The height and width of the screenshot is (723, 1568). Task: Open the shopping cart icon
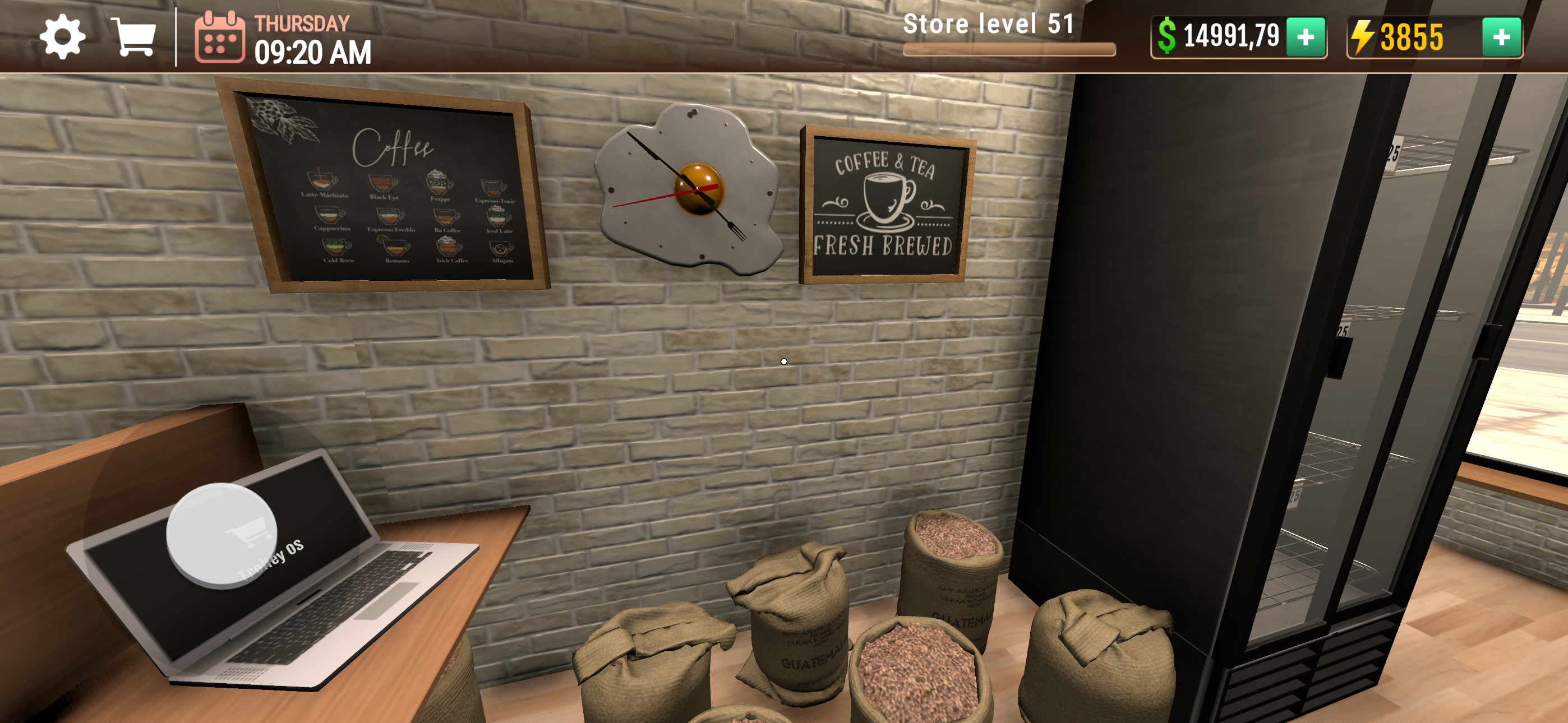point(136,38)
